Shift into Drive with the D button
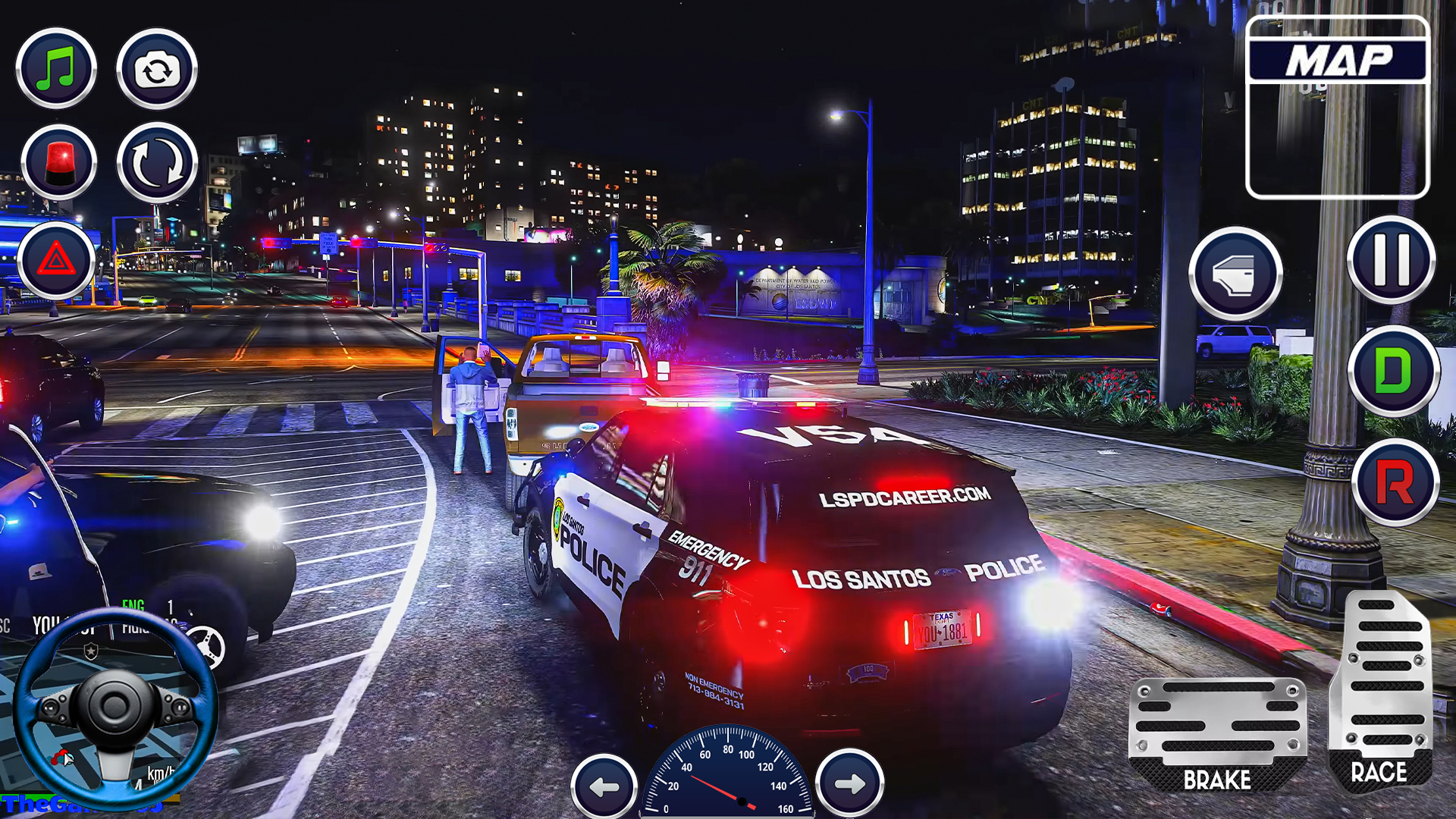Viewport: 1456px width, 819px height. click(x=1393, y=371)
